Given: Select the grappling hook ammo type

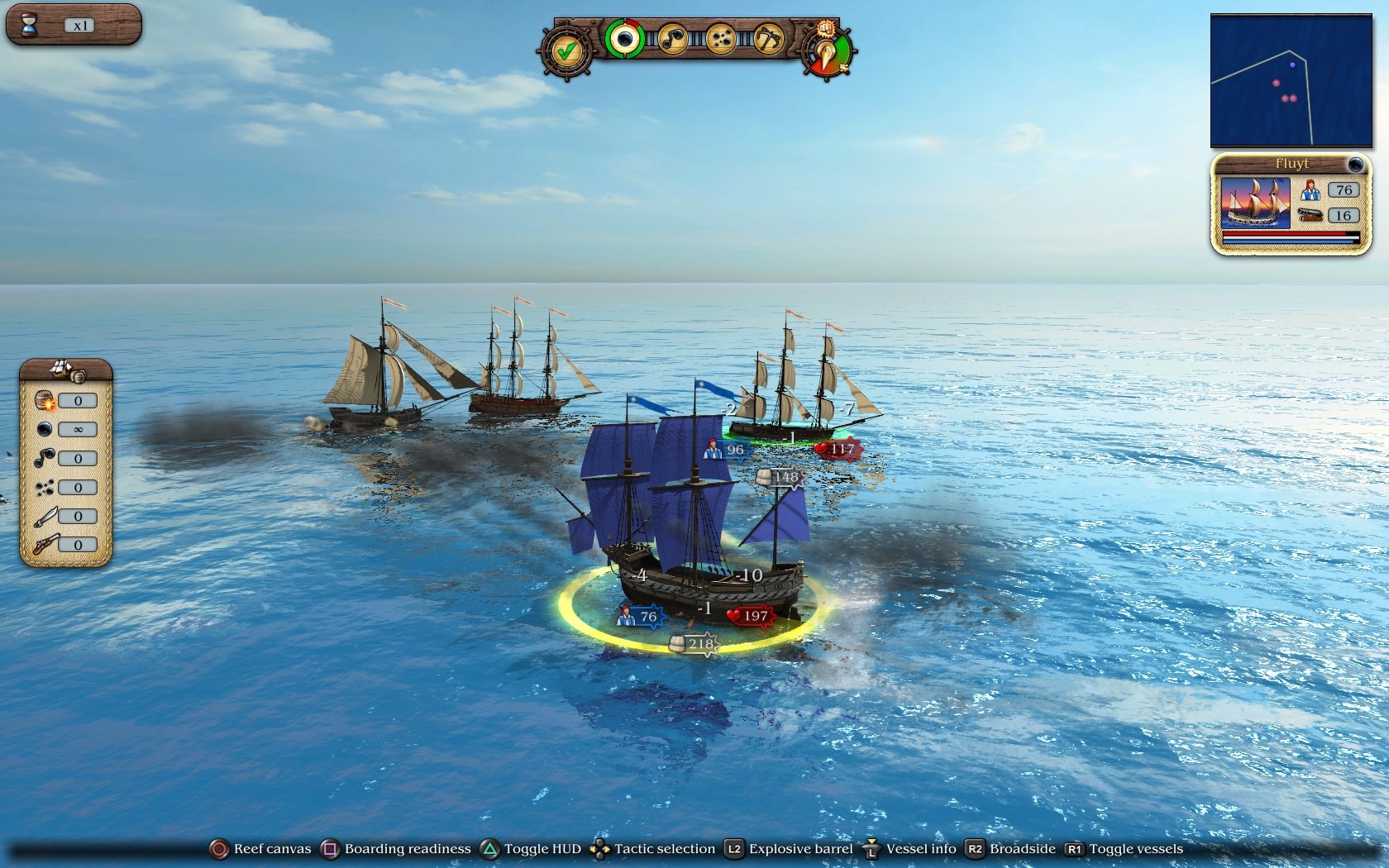Looking at the screenshot, I should coord(770,38).
